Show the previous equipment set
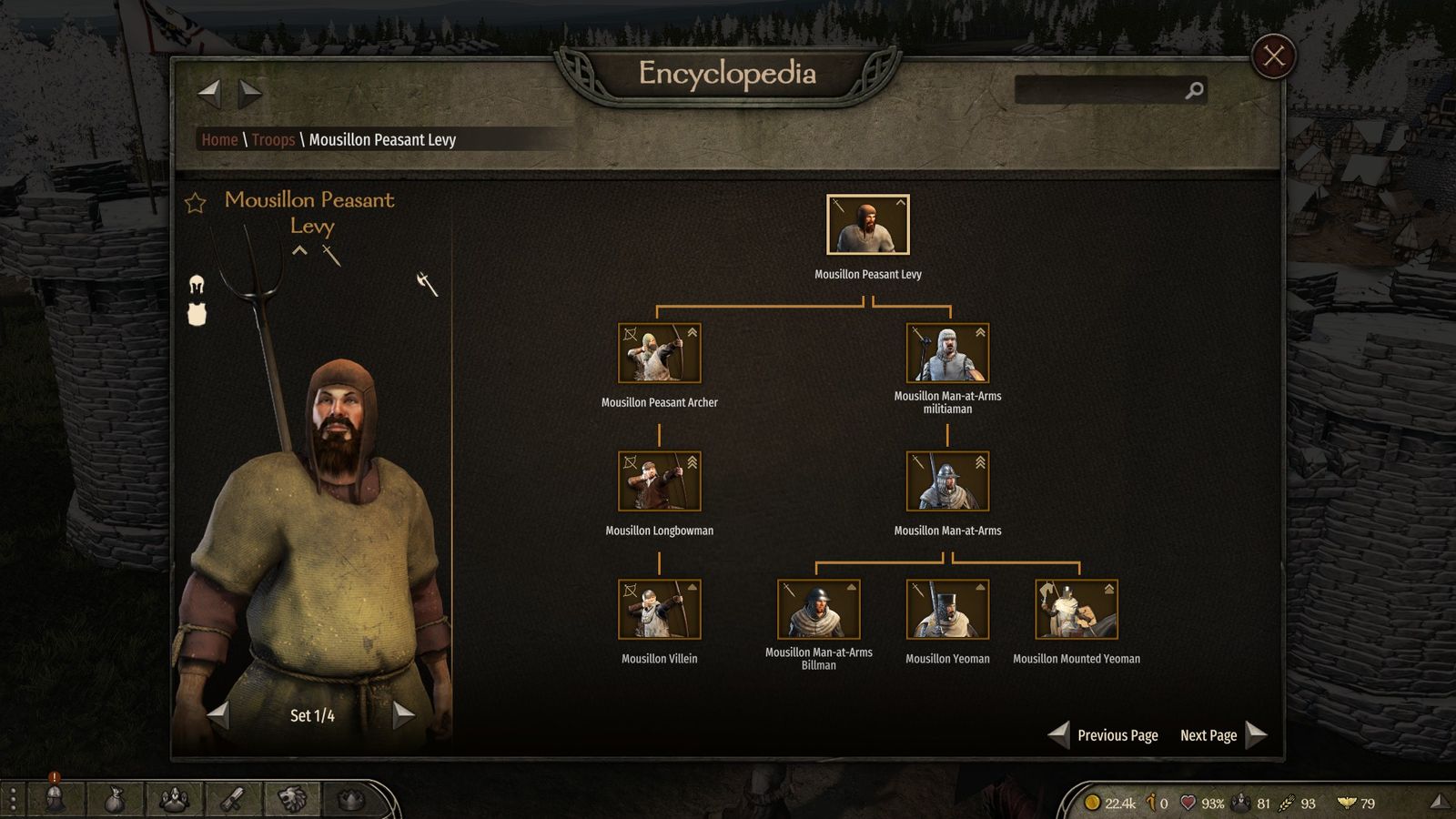Screen dimensions: 1456x819 [218, 714]
